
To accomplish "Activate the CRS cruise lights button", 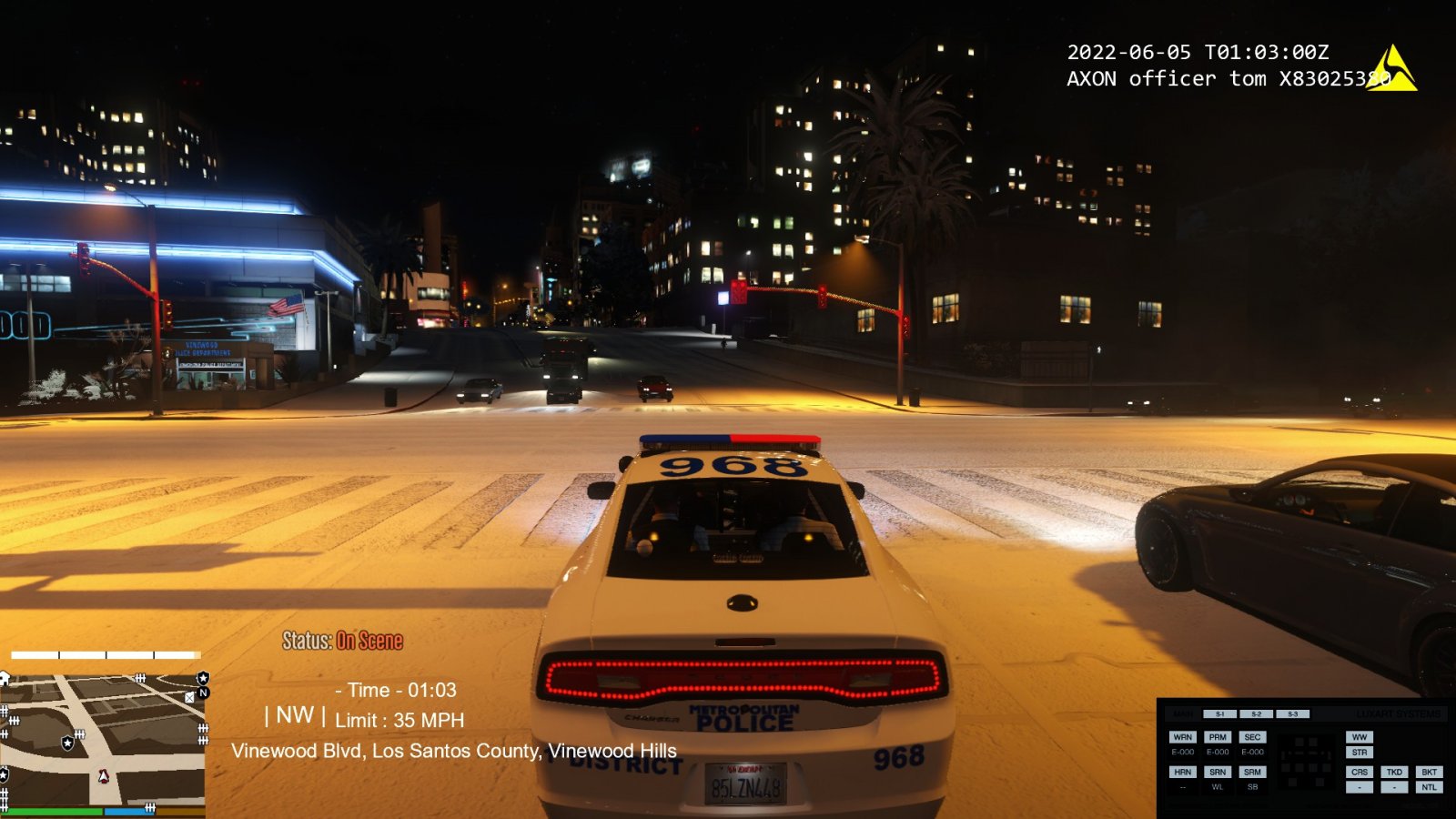I will [x=1360, y=772].
